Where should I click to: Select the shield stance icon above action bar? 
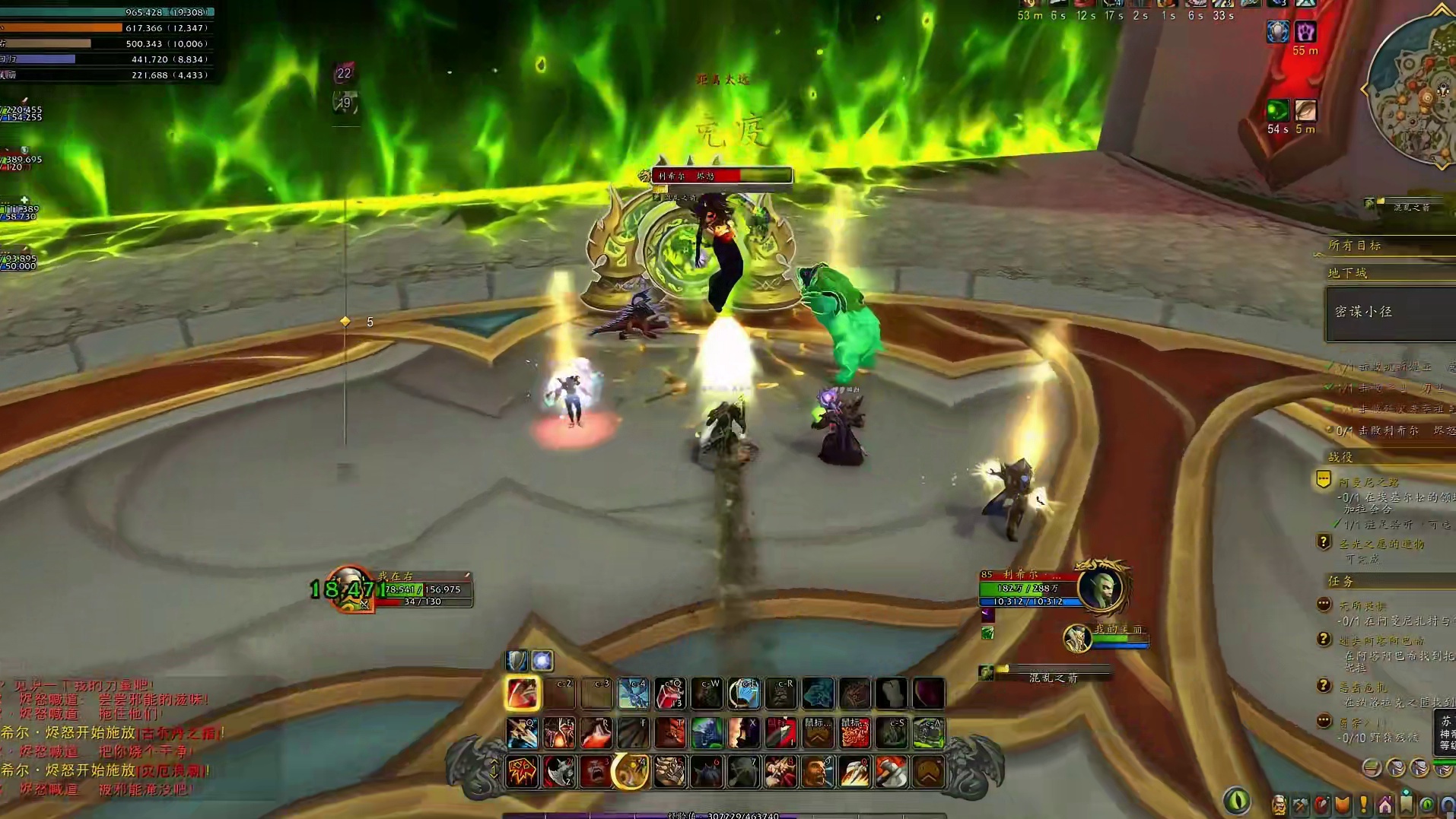point(517,660)
